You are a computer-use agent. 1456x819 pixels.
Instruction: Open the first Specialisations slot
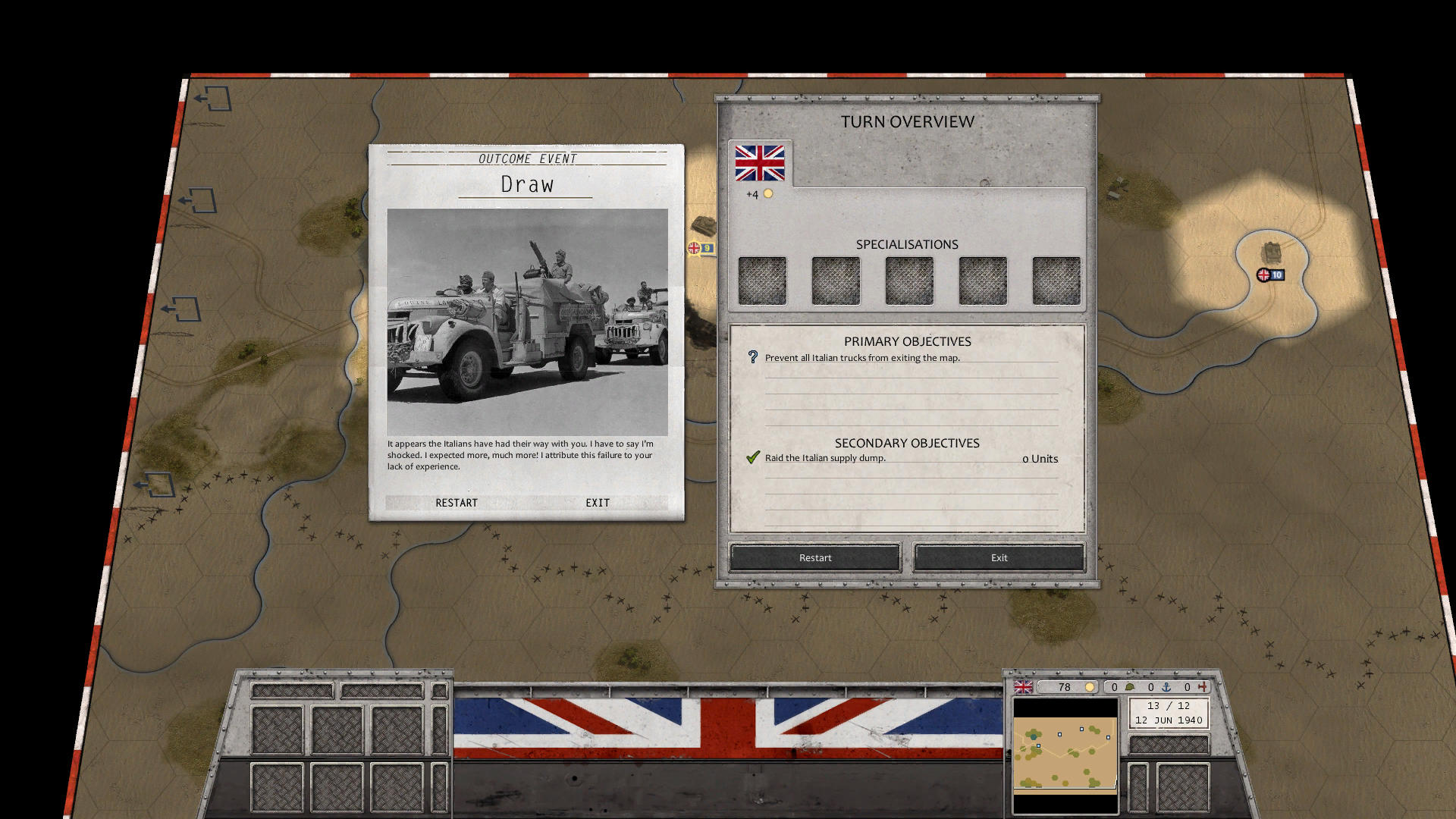[x=762, y=280]
